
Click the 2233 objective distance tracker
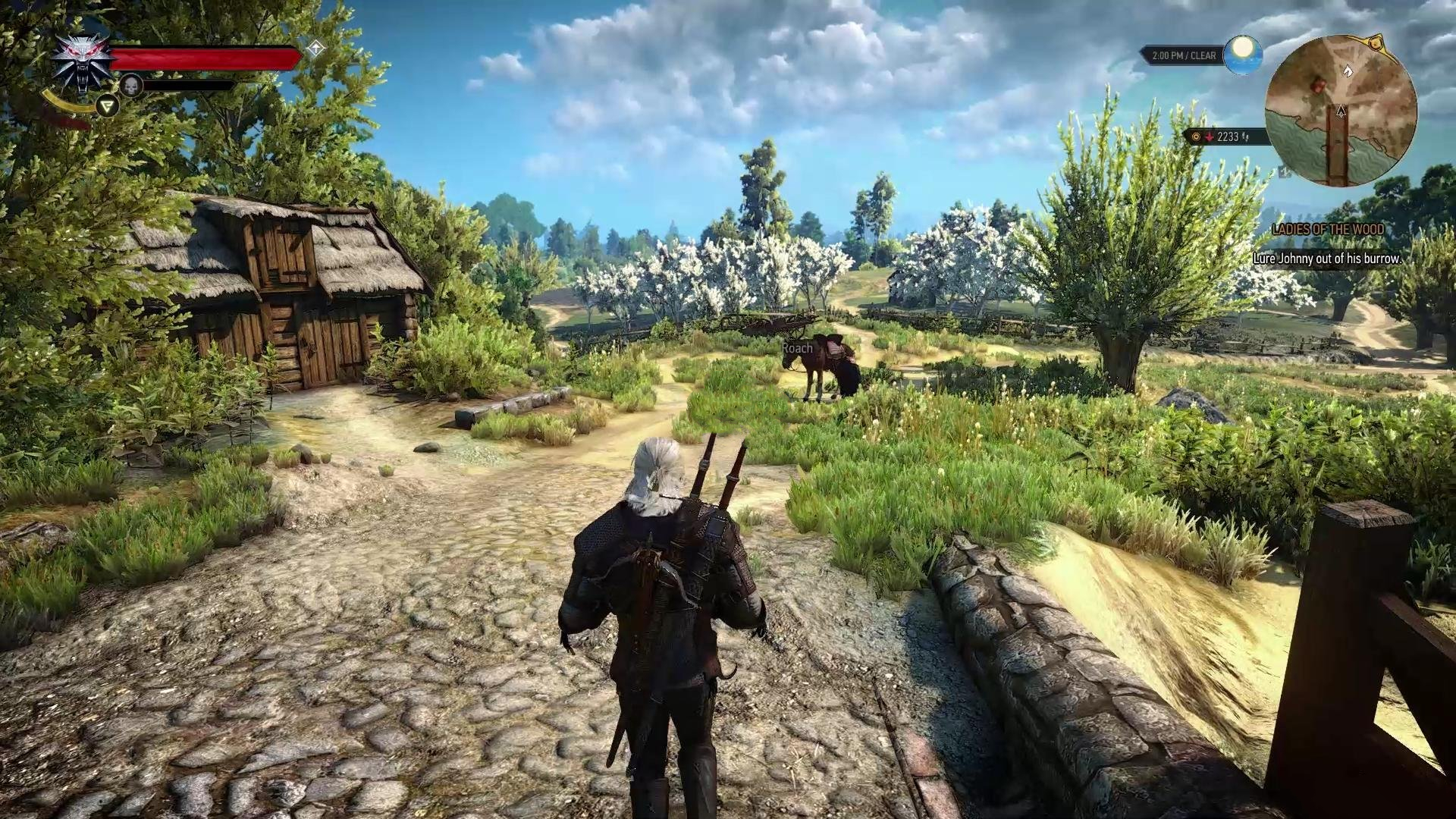pyautogui.click(x=1222, y=137)
